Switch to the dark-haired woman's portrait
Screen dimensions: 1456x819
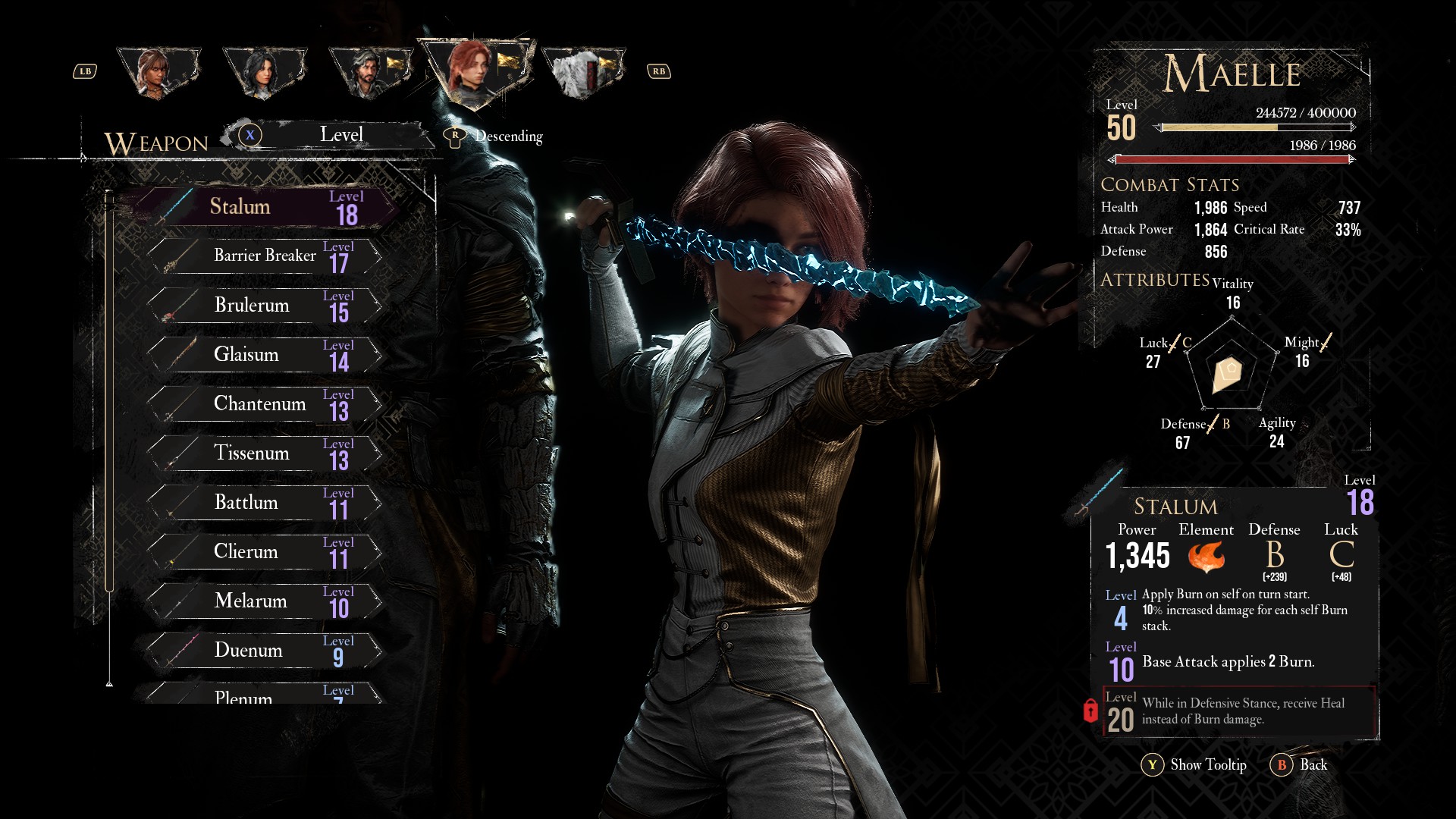[264, 73]
